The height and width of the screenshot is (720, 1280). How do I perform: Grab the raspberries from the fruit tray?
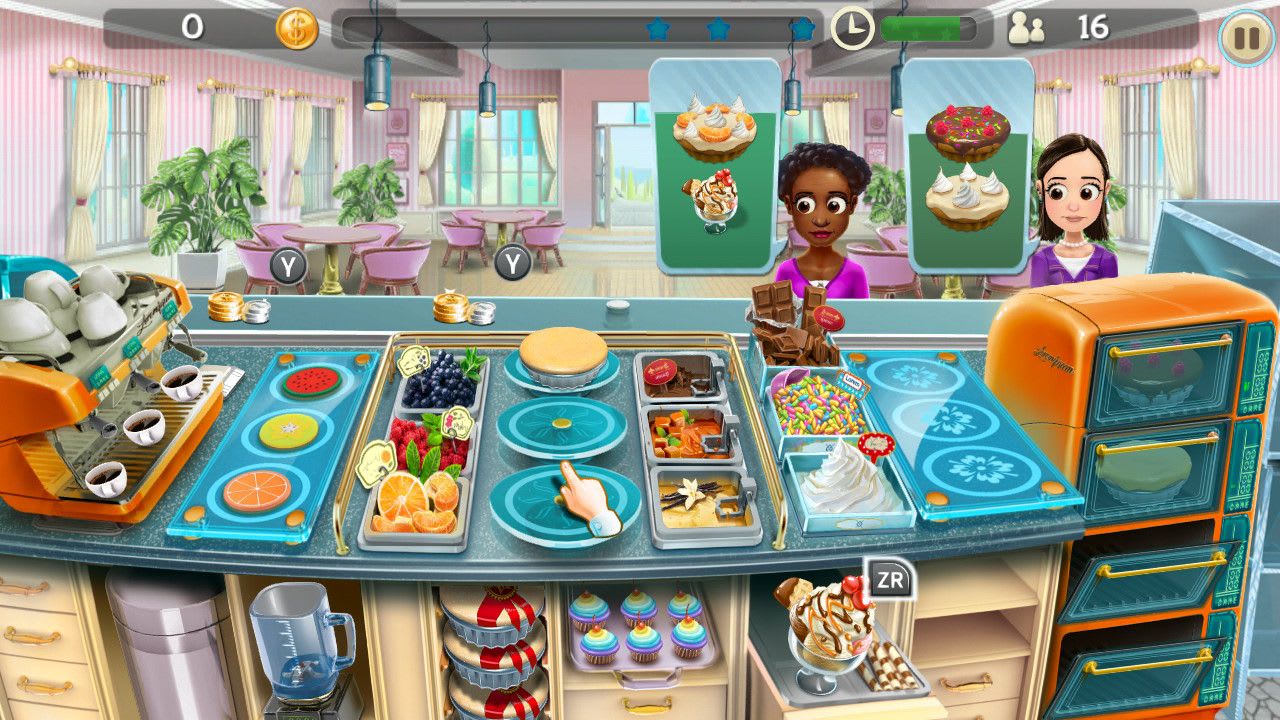click(x=420, y=438)
